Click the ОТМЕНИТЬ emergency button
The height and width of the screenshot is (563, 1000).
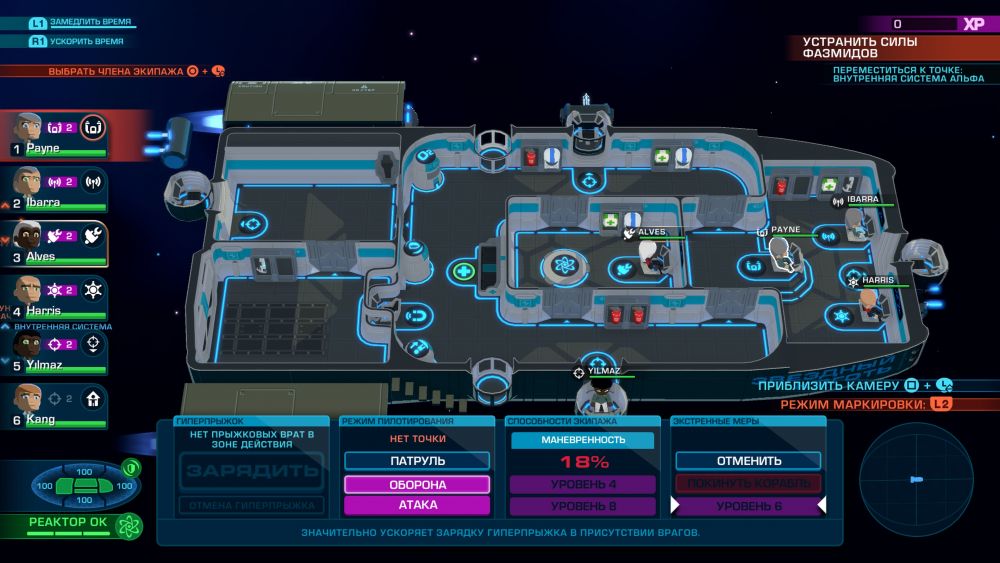click(x=749, y=461)
